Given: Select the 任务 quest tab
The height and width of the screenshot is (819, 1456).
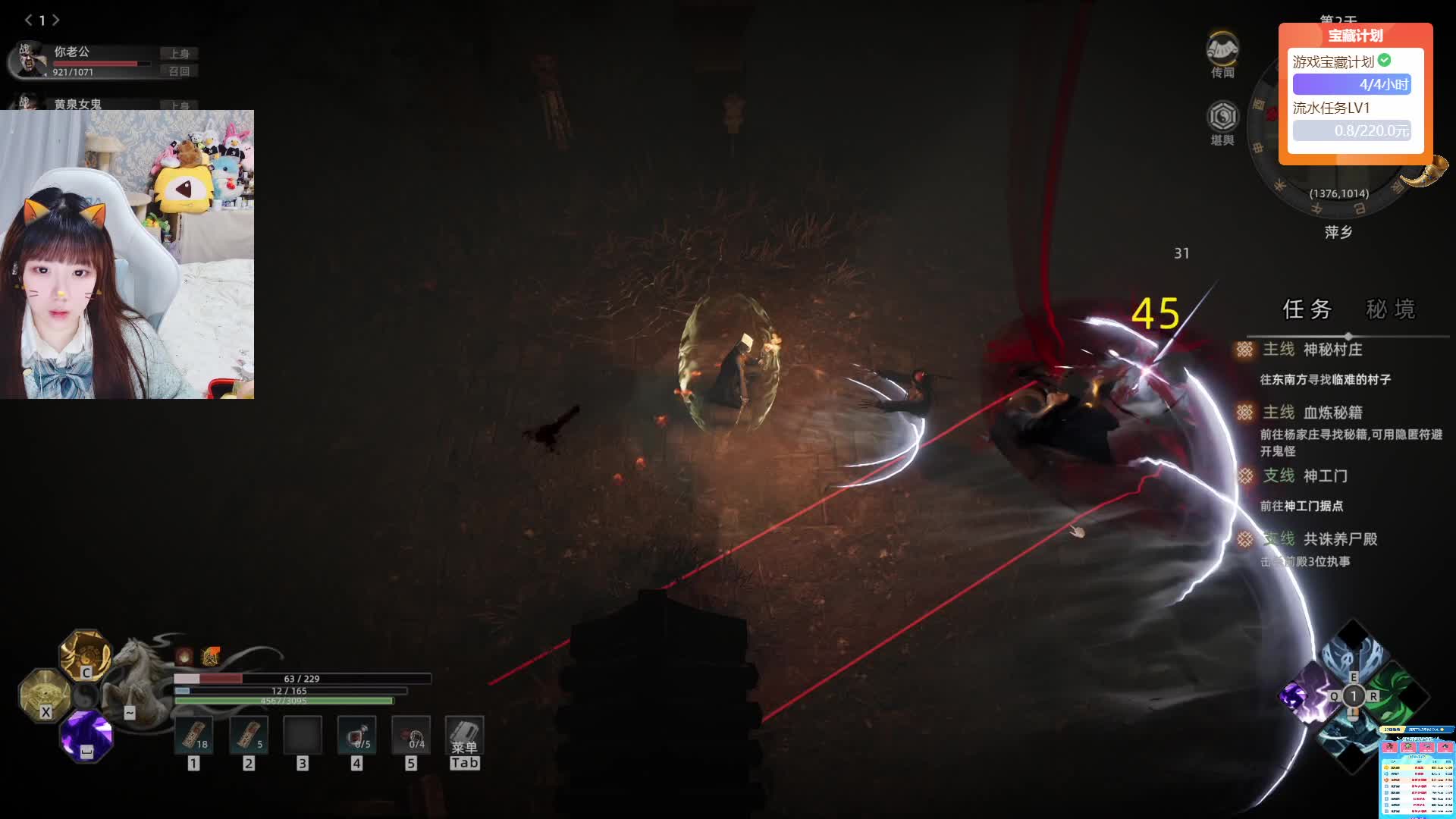Looking at the screenshot, I should coord(1307,309).
